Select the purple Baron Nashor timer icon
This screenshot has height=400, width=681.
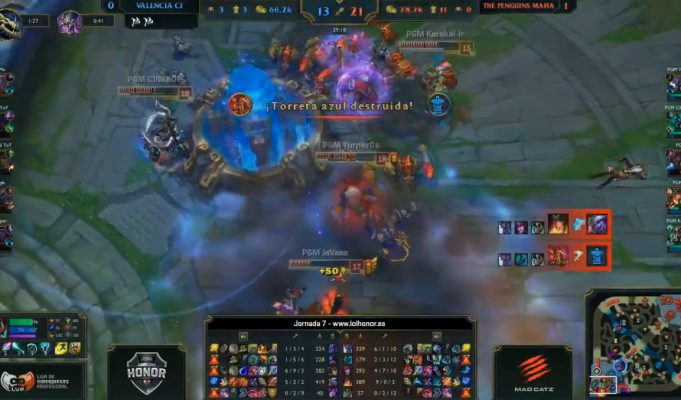[69, 22]
